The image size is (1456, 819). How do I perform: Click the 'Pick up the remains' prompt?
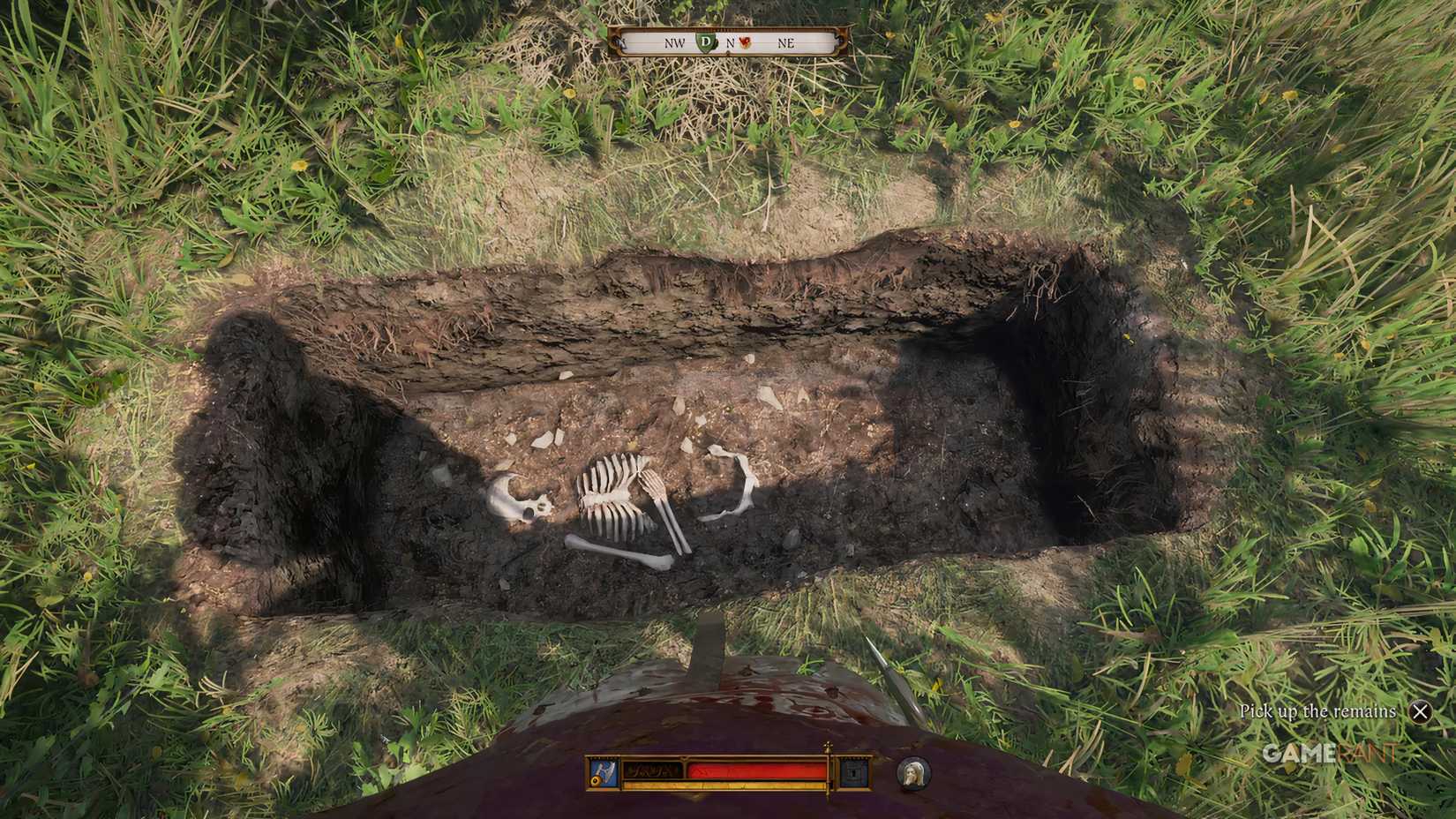[1318, 711]
